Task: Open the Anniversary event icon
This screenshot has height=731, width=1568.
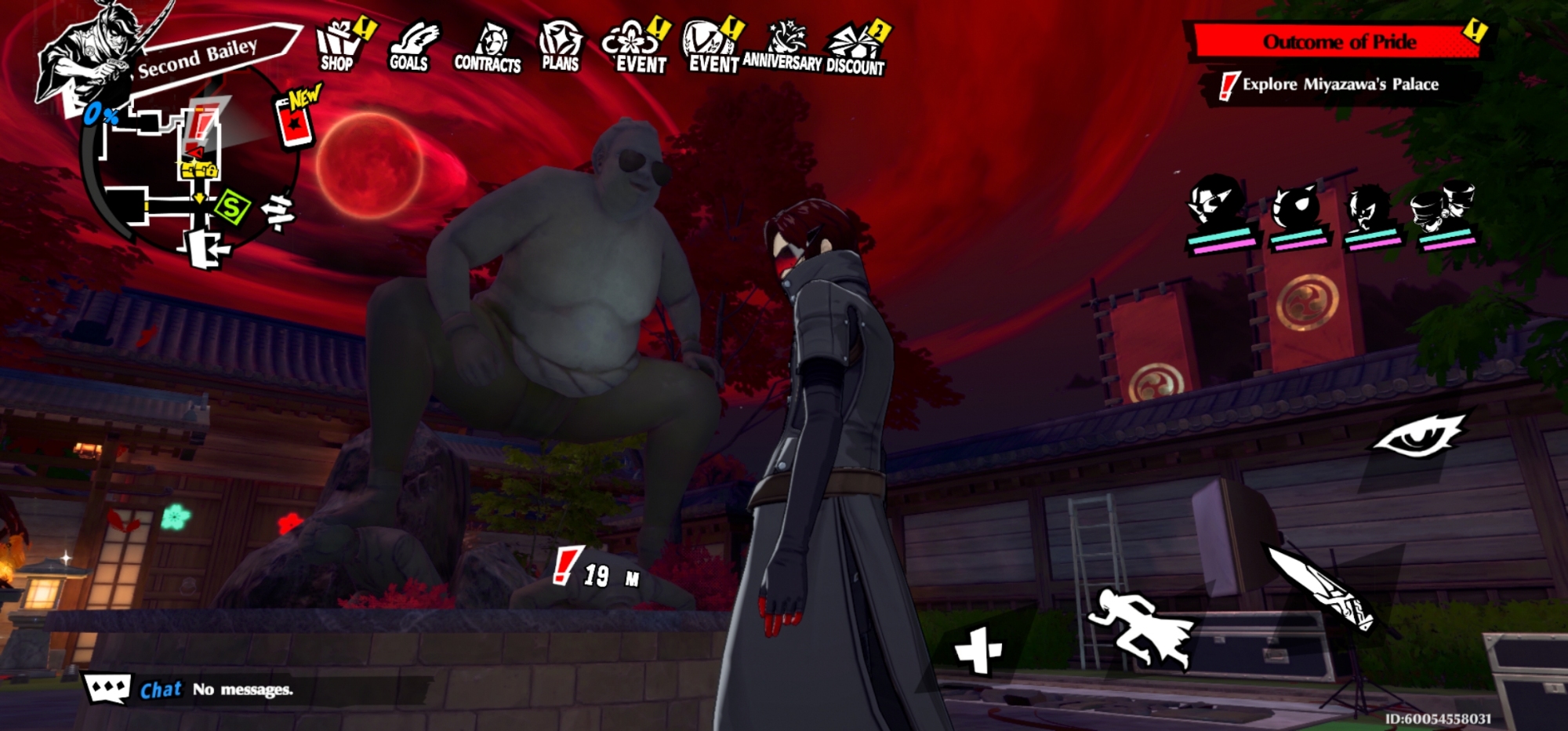Action: click(x=782, y=47)
